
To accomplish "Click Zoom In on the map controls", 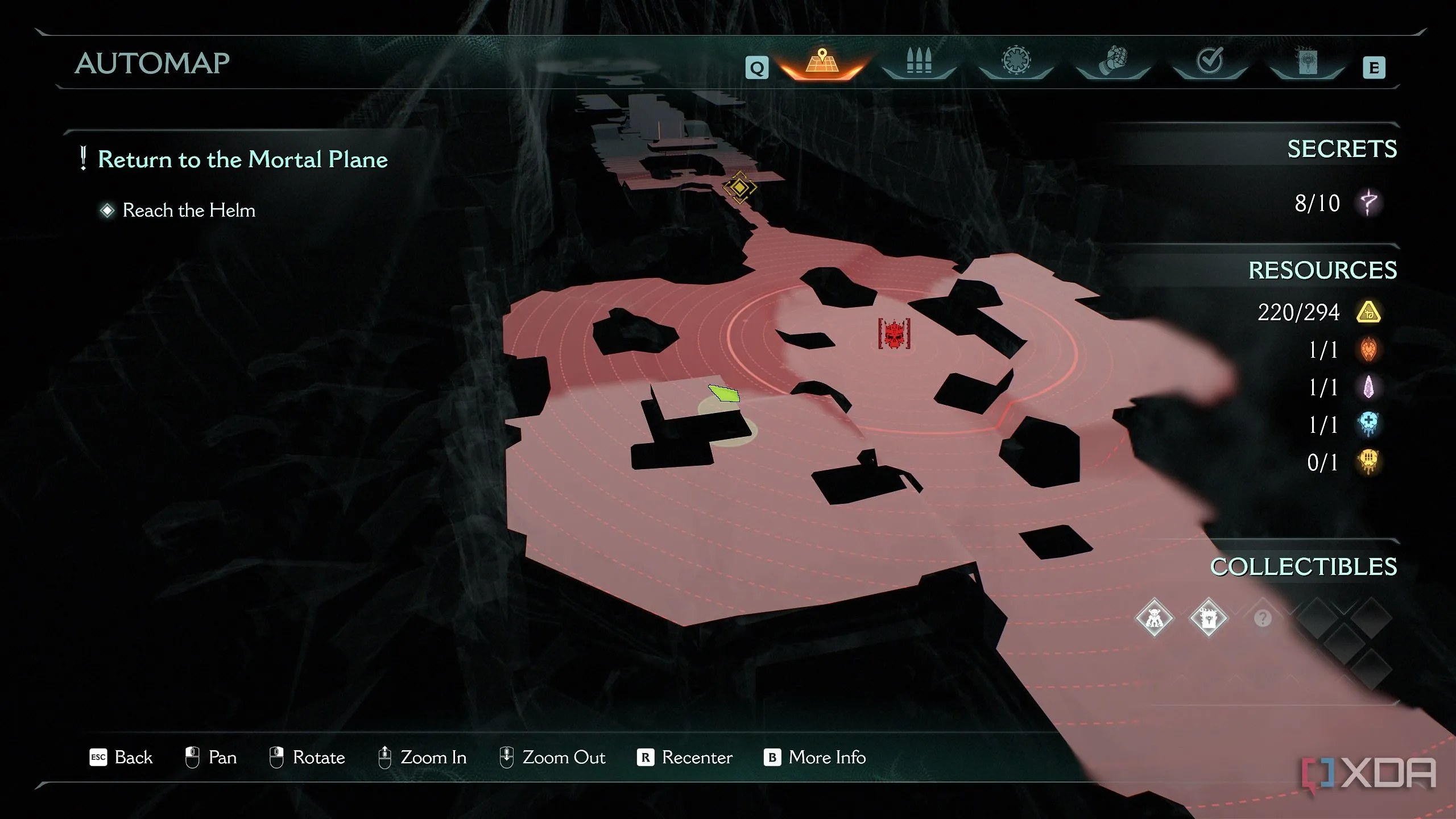I will [x=423, y=758].
